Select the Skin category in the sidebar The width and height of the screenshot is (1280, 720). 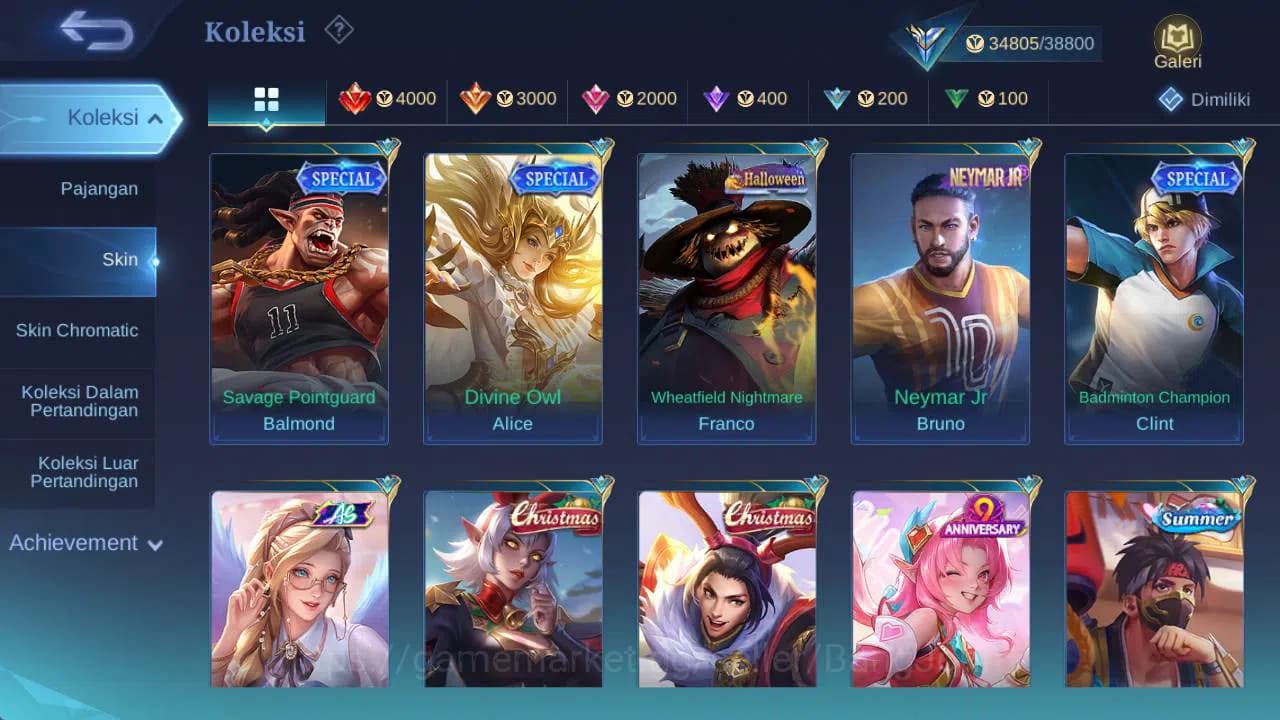[x=120, y=259]
